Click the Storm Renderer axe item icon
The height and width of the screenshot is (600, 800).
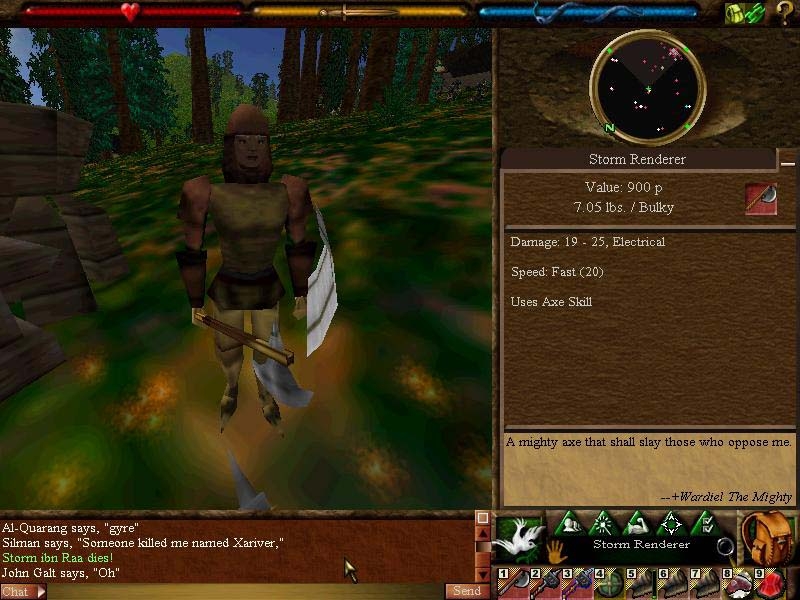coord(761,199)
